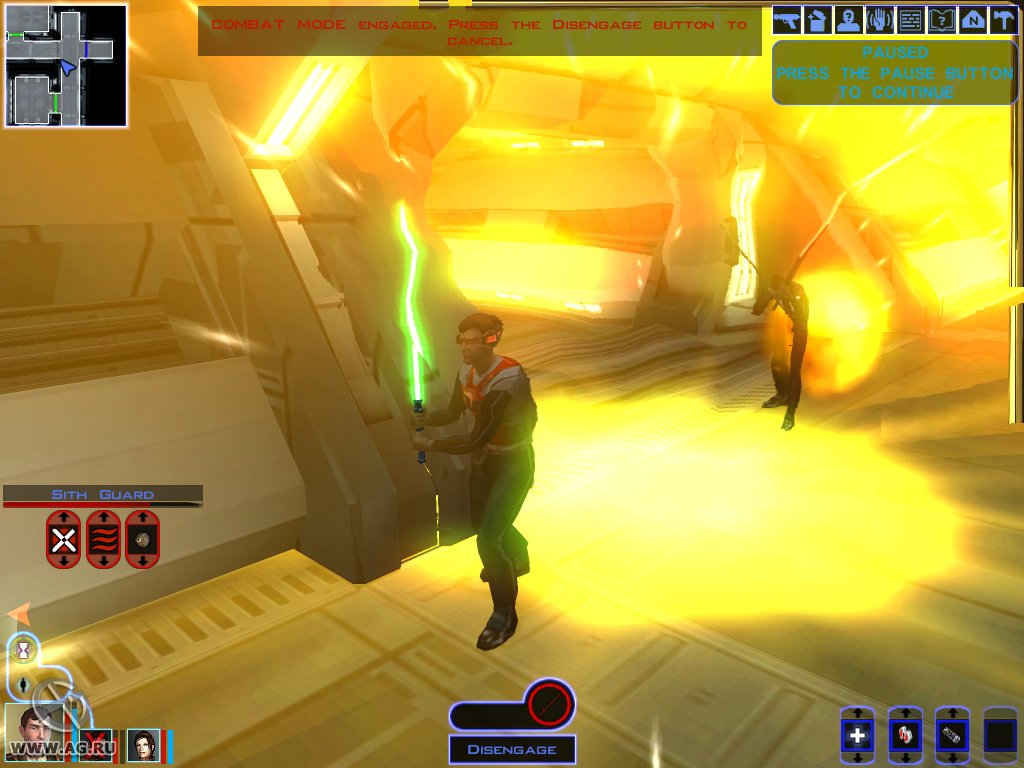Use the medpac with the white cross
The width and height of the screenshot is (1024, 768).
click(857, 736)
